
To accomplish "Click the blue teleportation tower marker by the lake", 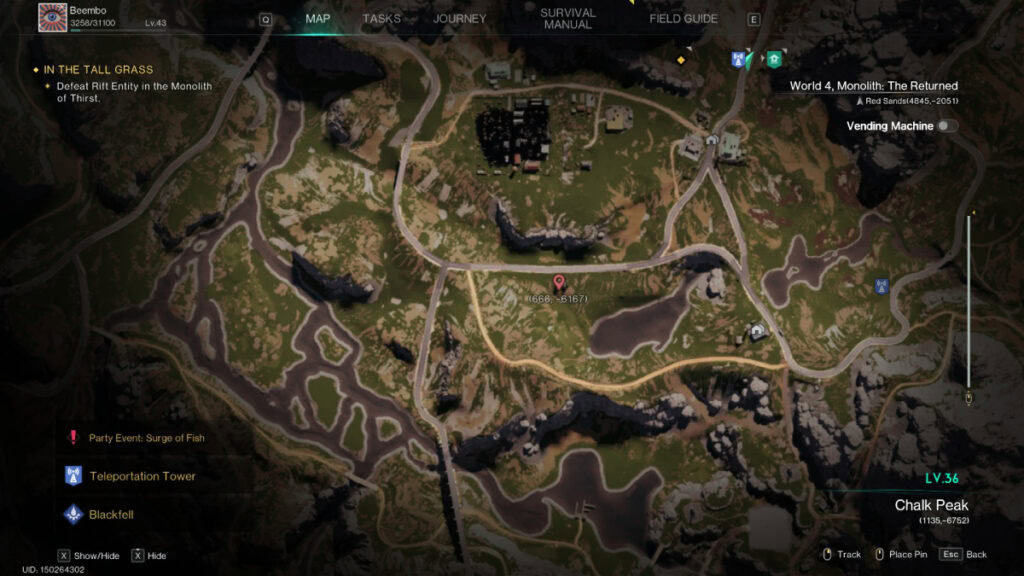I will 881,286.
